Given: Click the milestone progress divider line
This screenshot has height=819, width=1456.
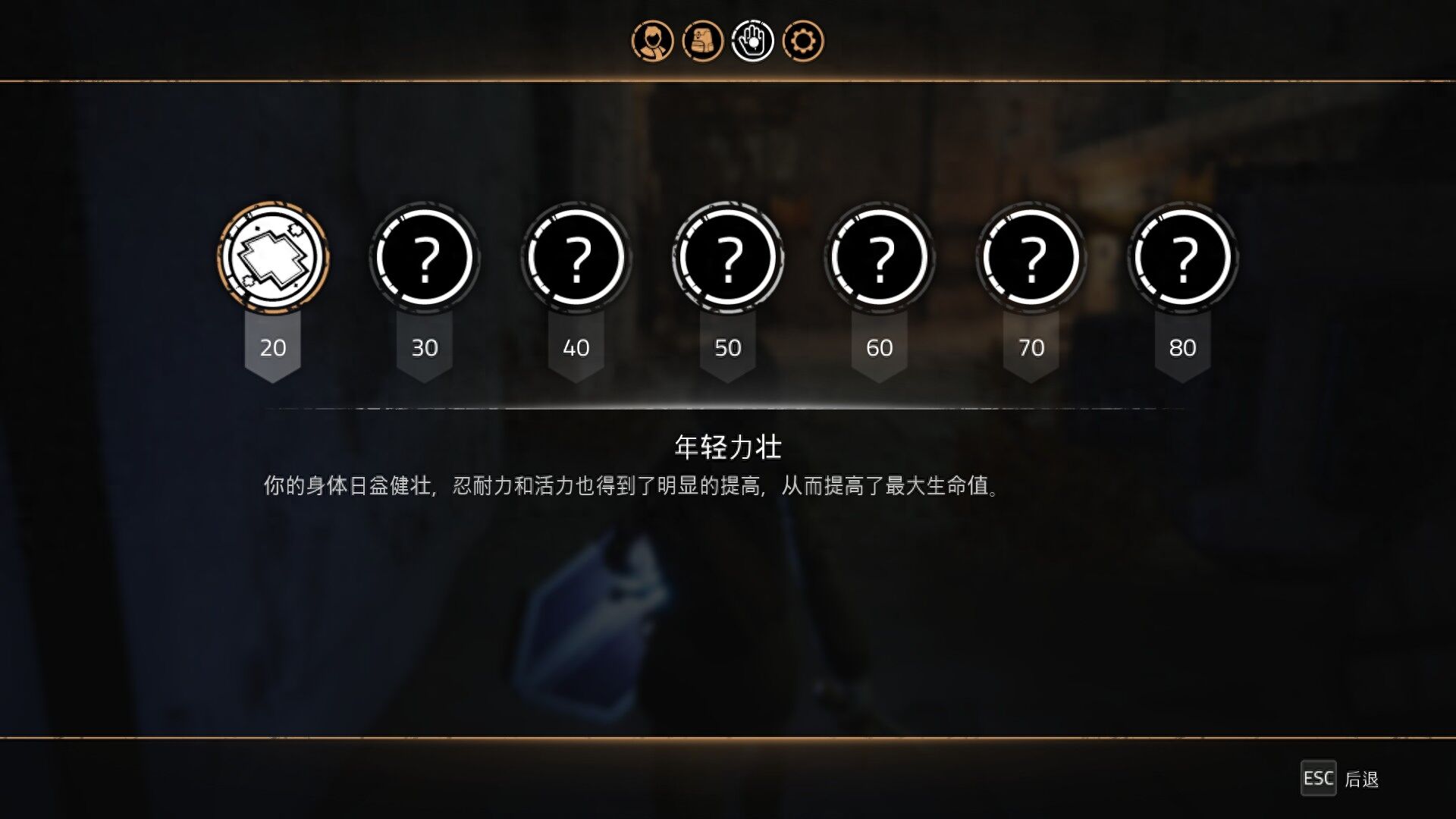Looking at the screenshot, I should pos(728,406).
